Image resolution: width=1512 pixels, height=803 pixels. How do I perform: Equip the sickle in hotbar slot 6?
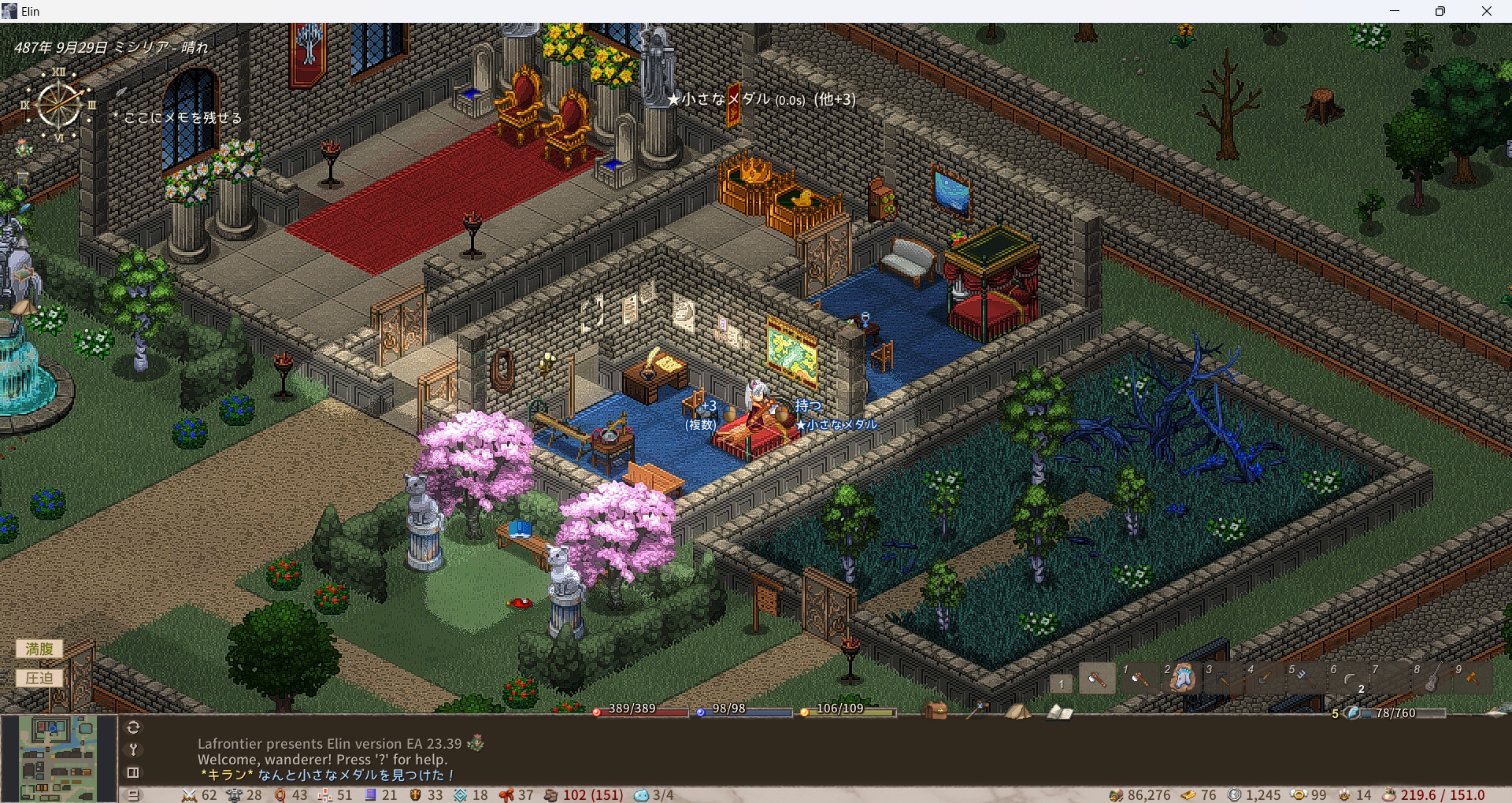coord(1348,678)
